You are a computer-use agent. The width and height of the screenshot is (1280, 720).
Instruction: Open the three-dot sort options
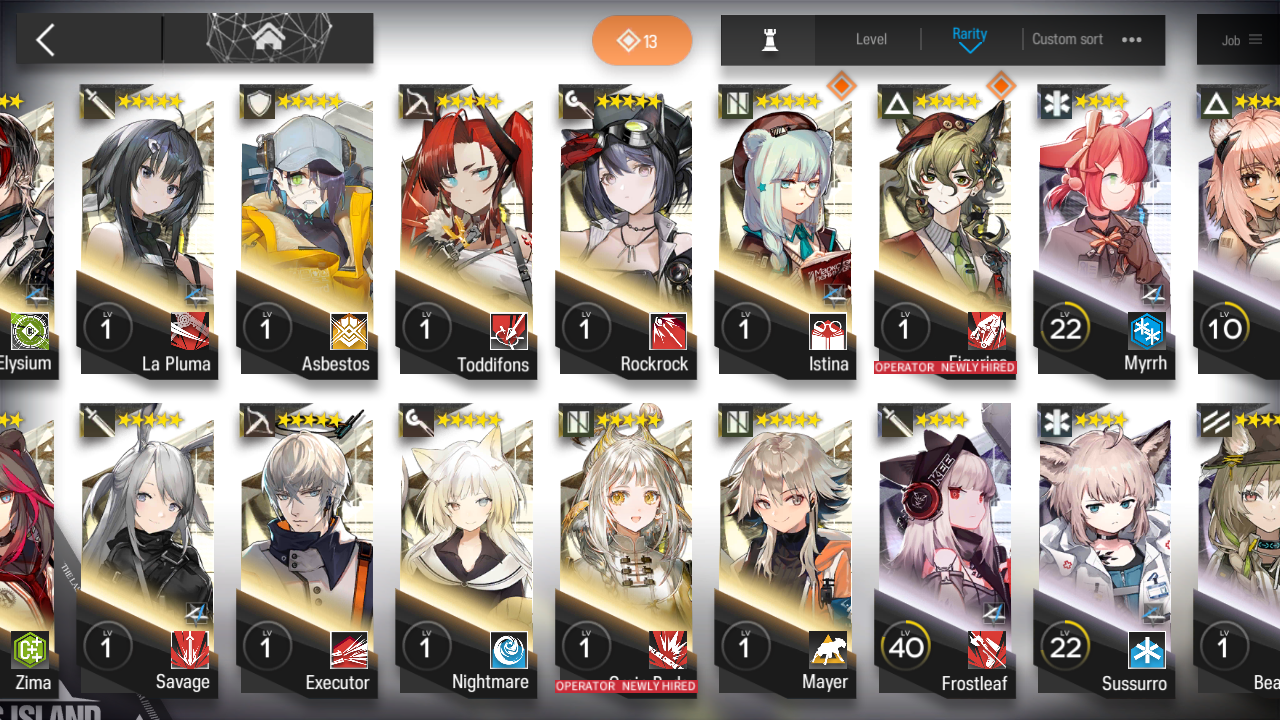pyautogui.click(x=1132, y=40)
